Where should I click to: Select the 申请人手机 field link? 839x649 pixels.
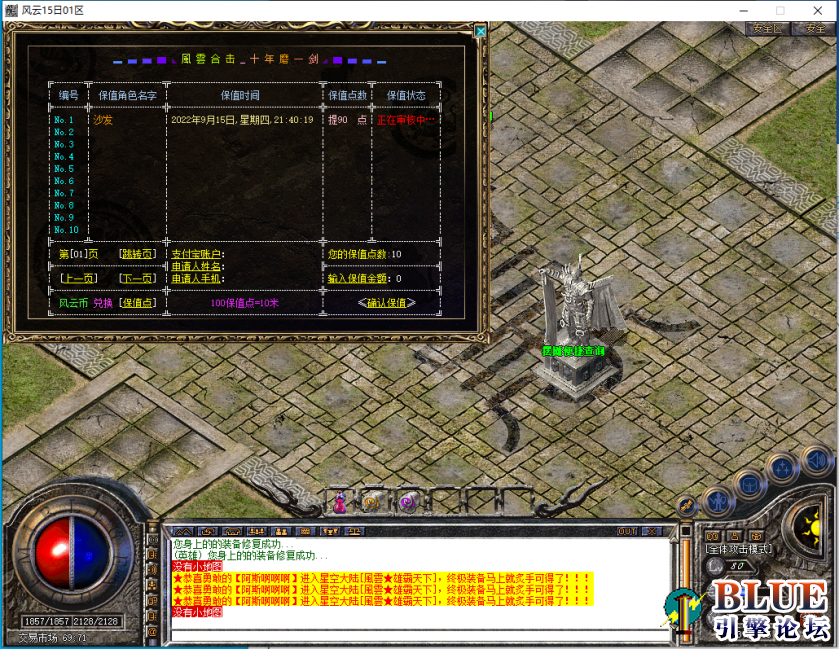tap(197, 278)
